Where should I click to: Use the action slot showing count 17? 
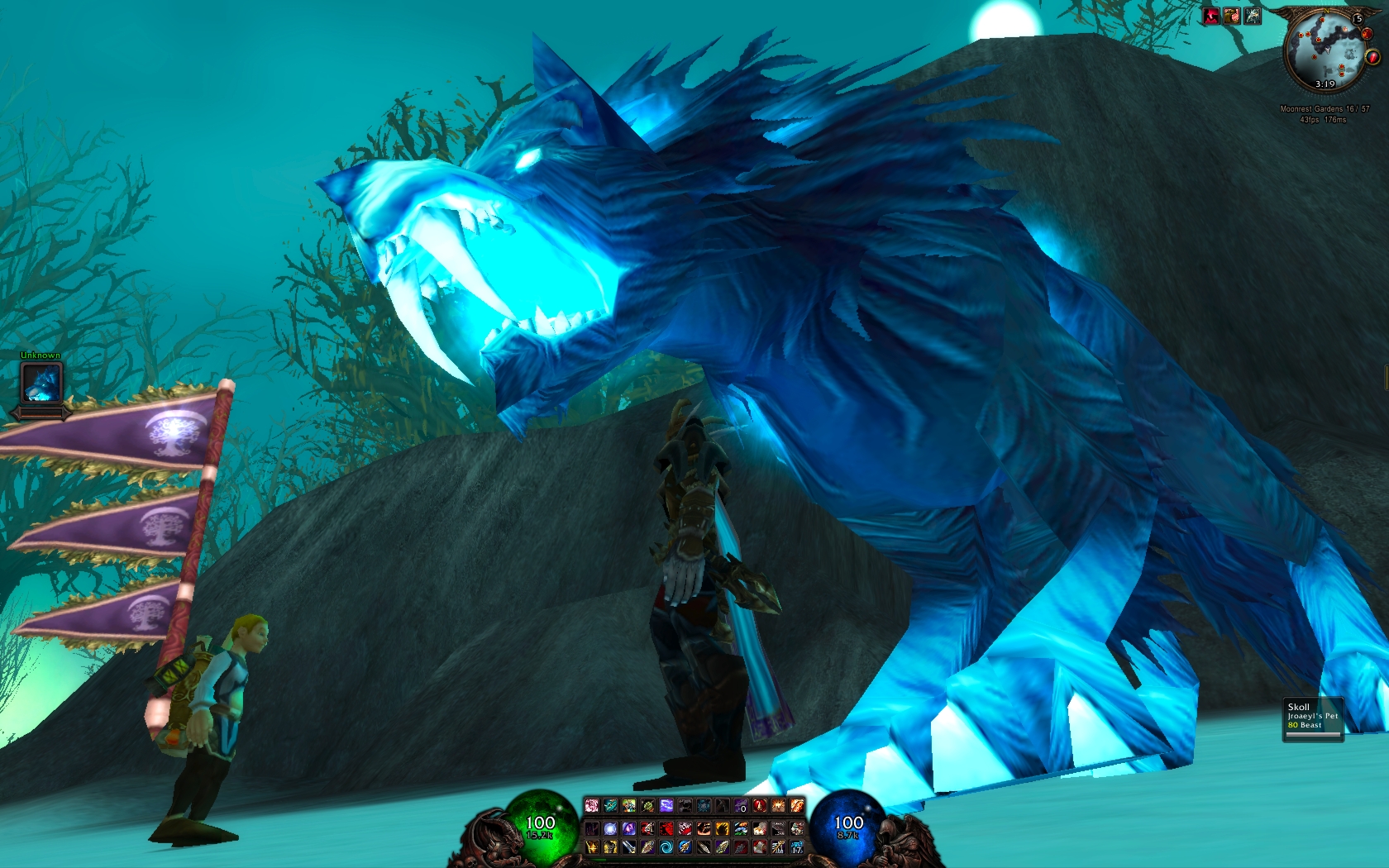[797, 847]
